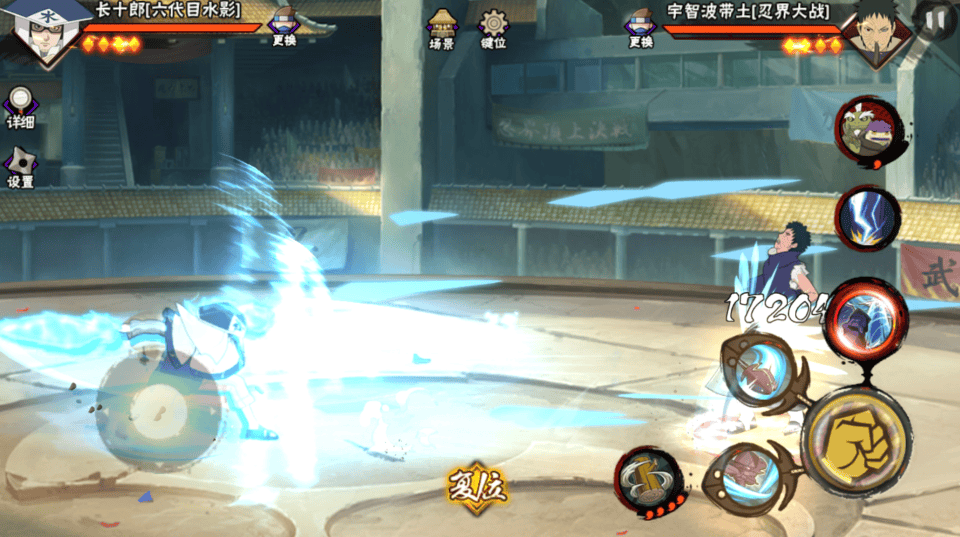This screenshot has height=537, width=960.
Task: Activate the lightning bolt scroll skill
Action: click(867, 217)
